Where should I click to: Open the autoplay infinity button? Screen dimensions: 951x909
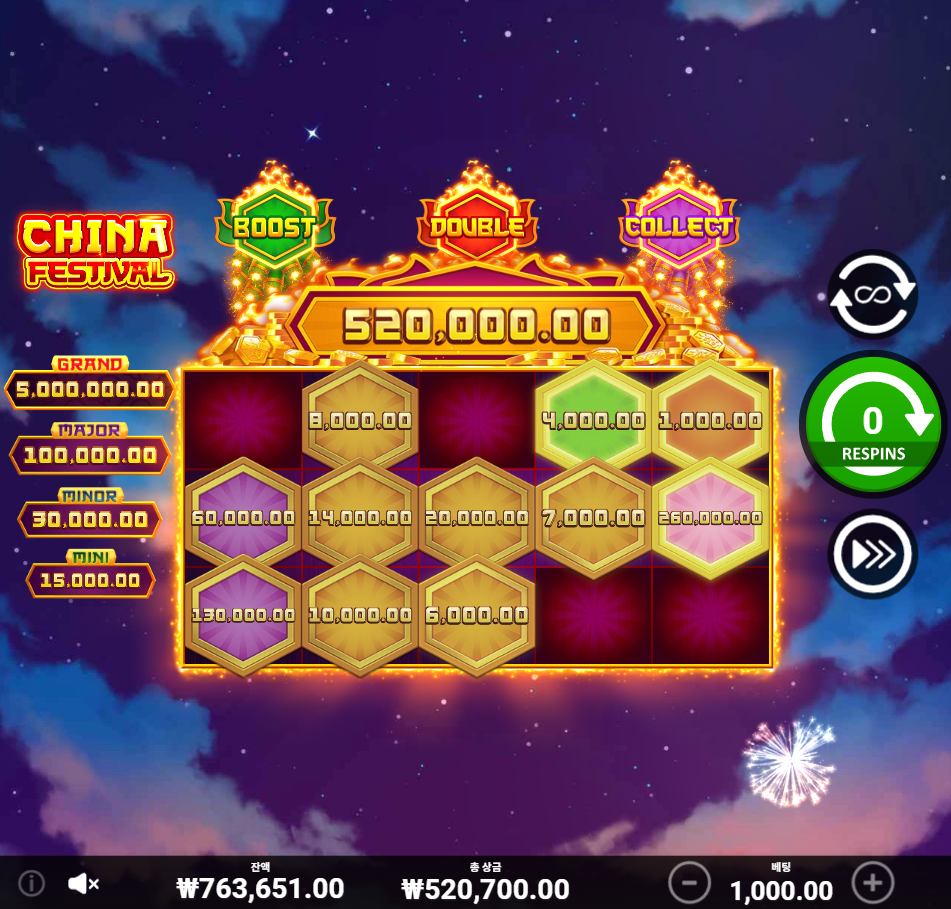click(x=872, y=294)
